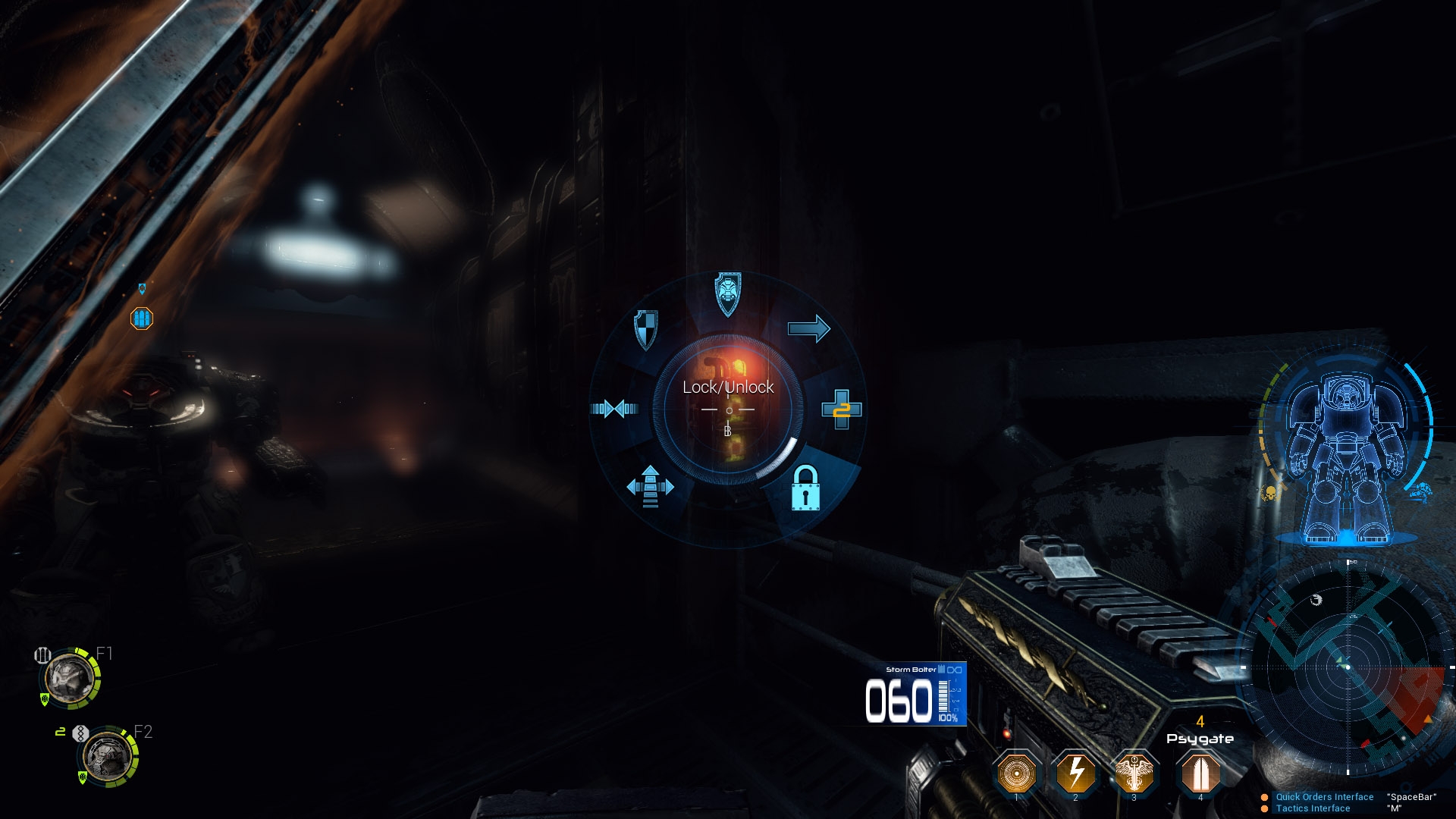The width and height of the screenshot is (1456, 819).
Task: Activate the lightning bolt ability
Action: point(1075,773)
